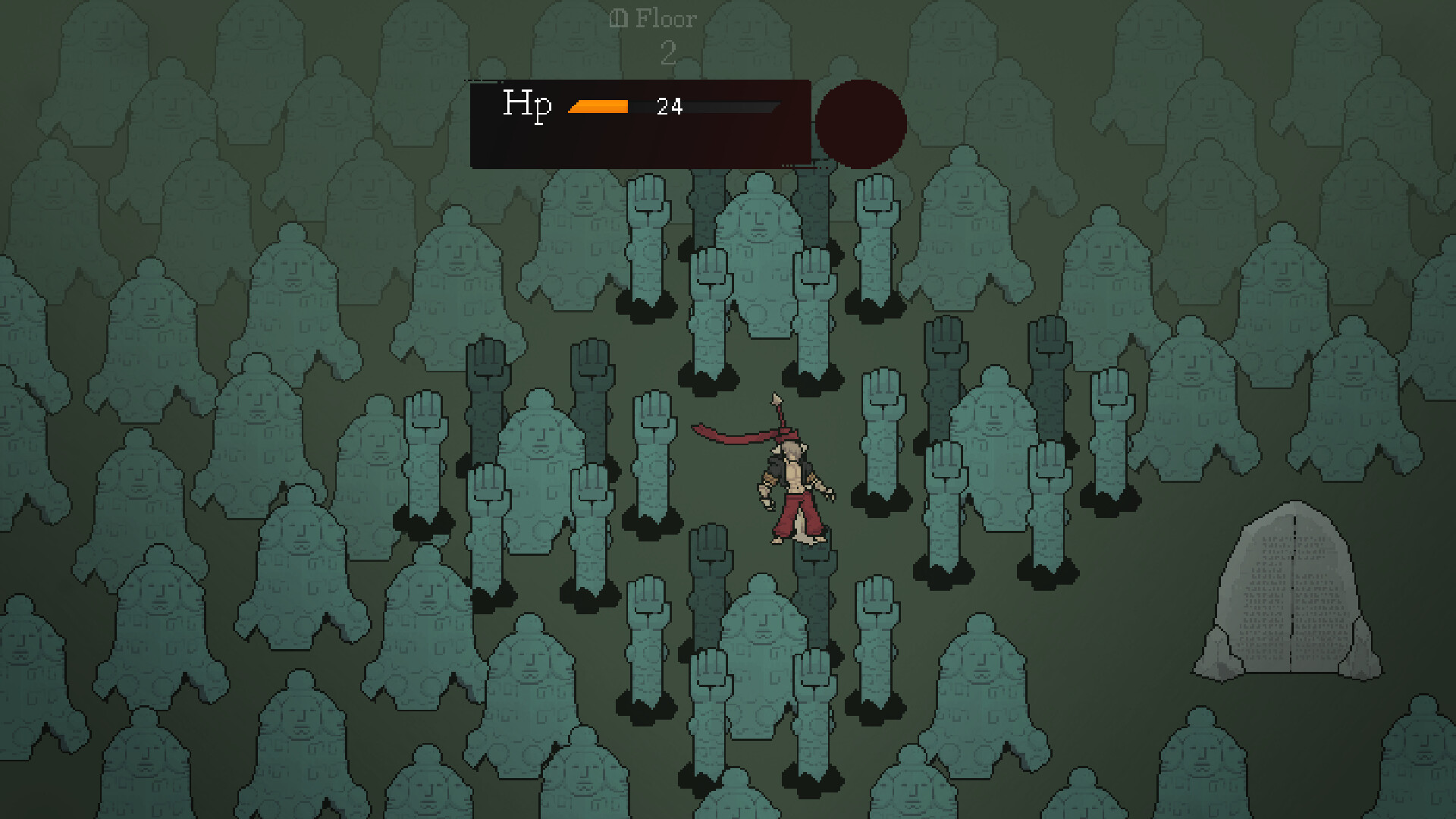Click the Hp label on the status panel
The width and height of the screenshot is (1456, 819).
(x=529, y=105)
